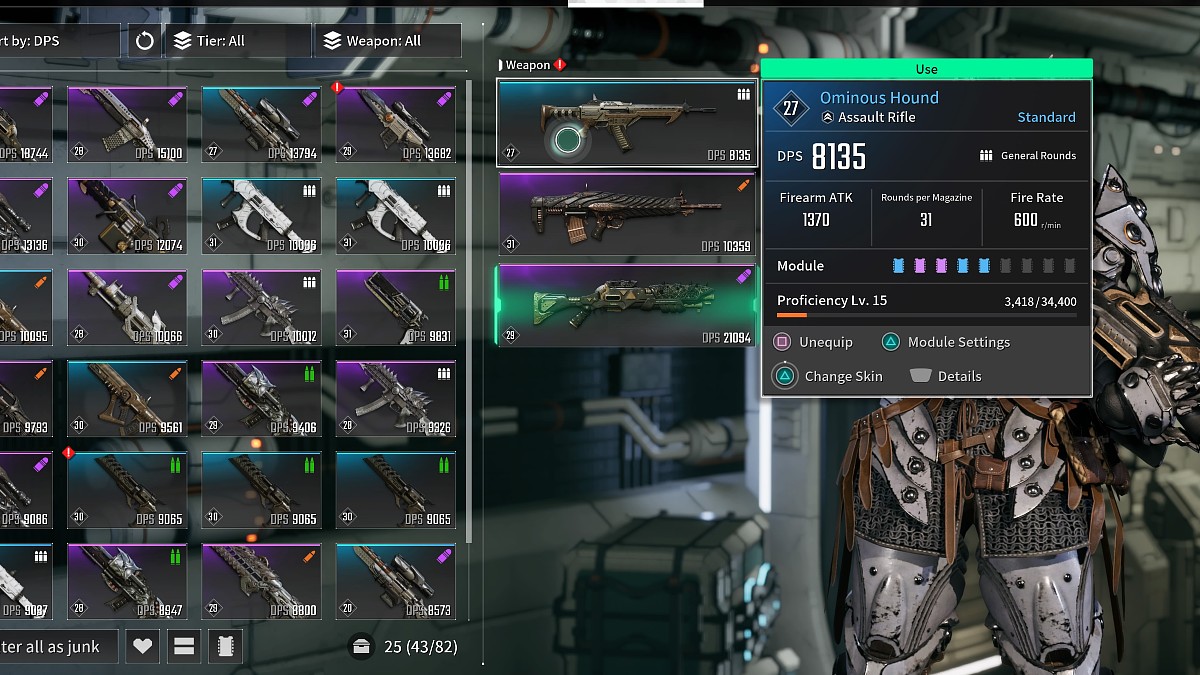The width and height of the screenshot is (1200, 675).
Task: Select equipped Ominous Hound DPS 8135 slot
Action: tap(626, 123)
